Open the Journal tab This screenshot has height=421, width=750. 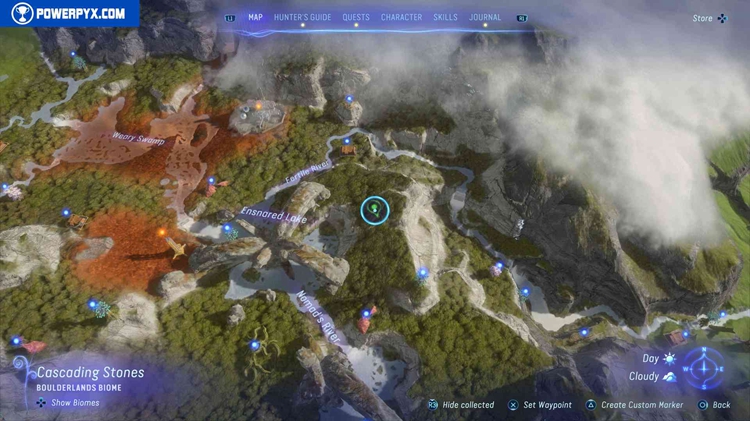(486, 17)
